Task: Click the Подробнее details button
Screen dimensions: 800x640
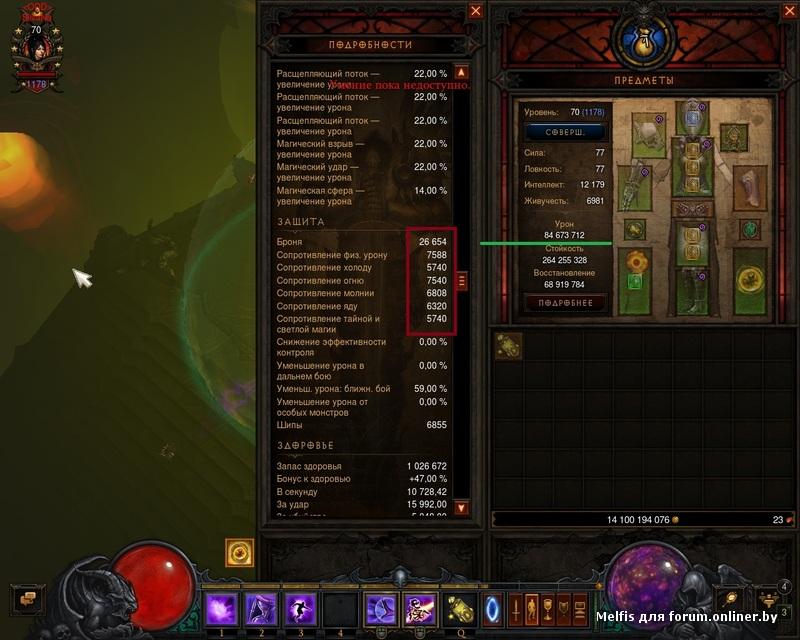Action: 565,302
